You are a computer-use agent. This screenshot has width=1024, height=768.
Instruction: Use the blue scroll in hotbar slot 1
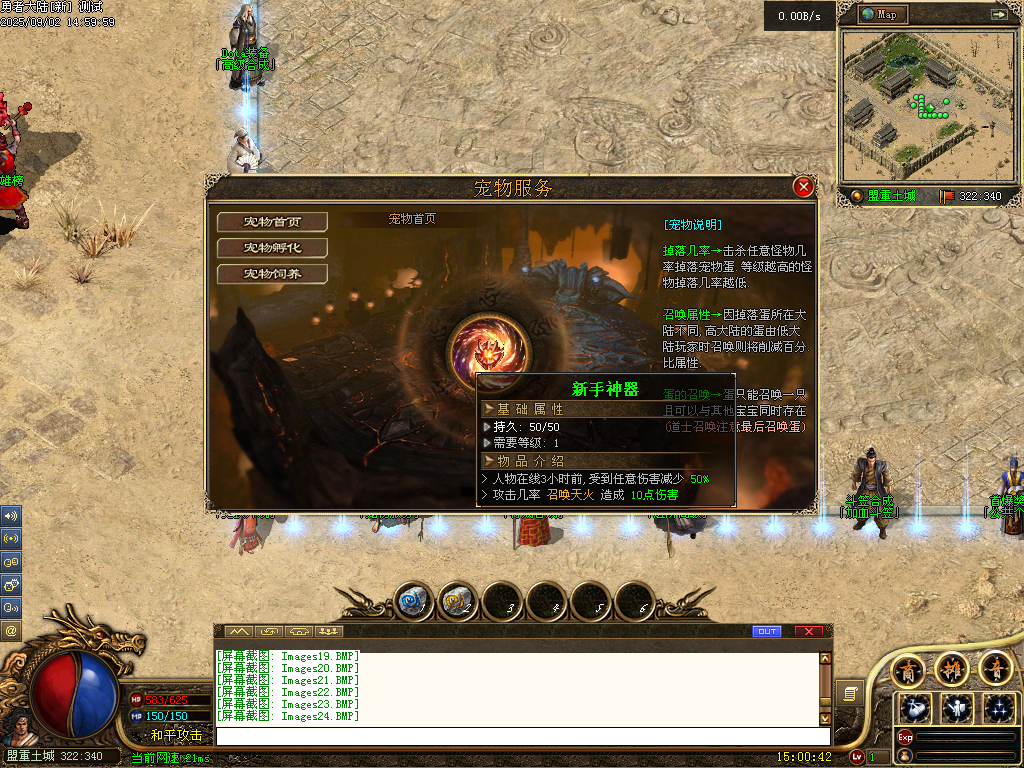(414, 602)
